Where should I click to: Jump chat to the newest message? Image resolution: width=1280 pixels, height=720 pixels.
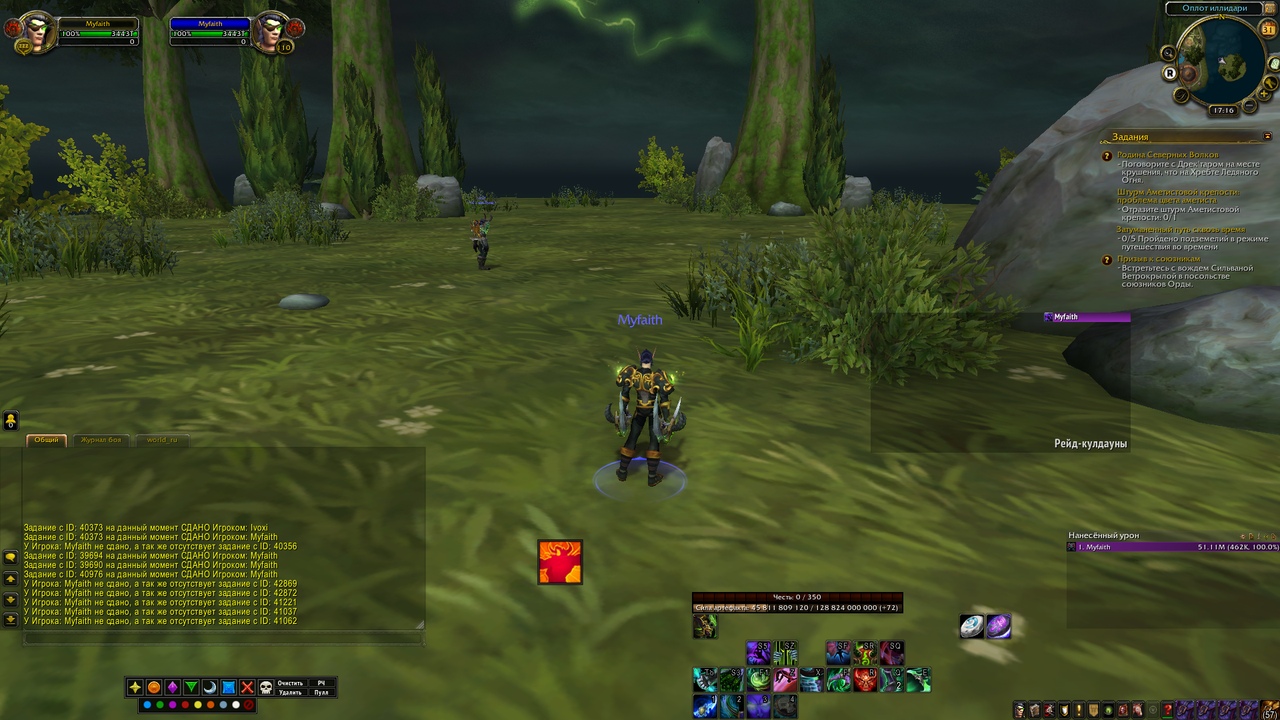pos(11,620)
